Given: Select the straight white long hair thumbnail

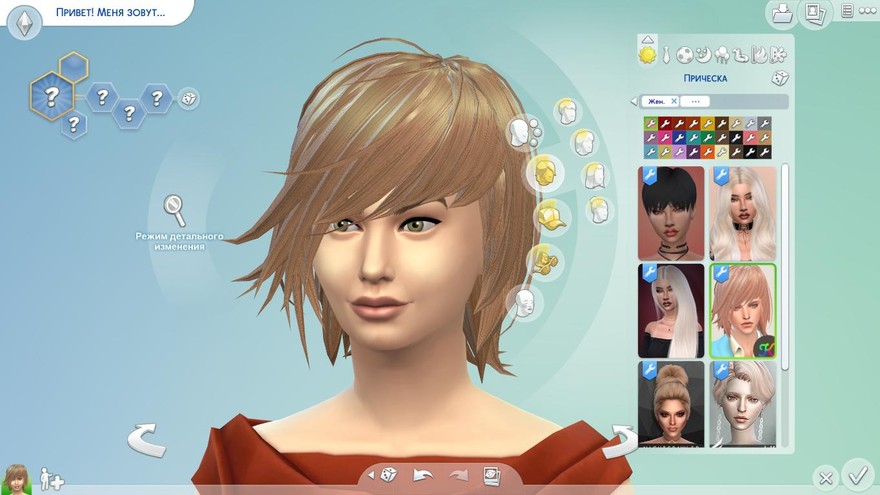Looking at the screenshot, I should click(671, 311).
